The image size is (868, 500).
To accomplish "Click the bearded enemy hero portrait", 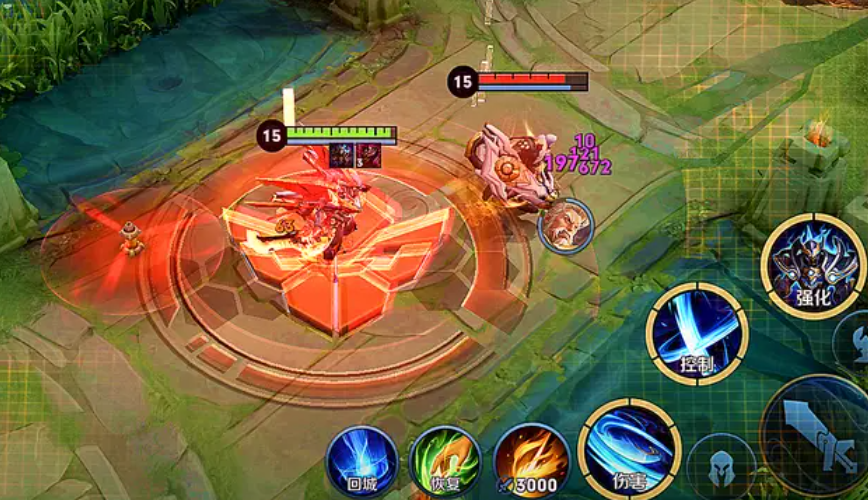I will [566, 226].
